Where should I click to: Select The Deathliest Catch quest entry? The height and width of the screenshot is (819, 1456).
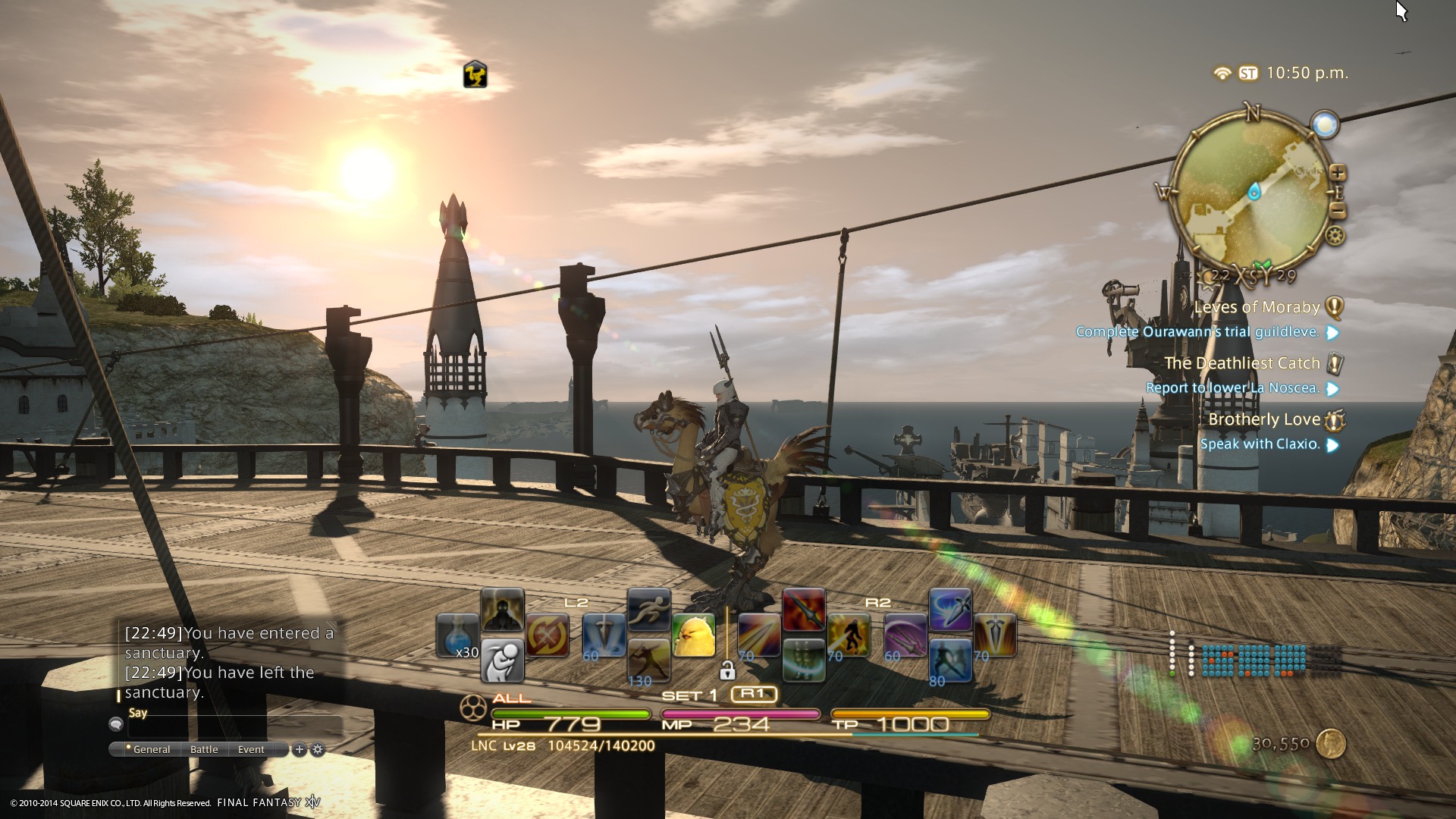click(1242, 363)
